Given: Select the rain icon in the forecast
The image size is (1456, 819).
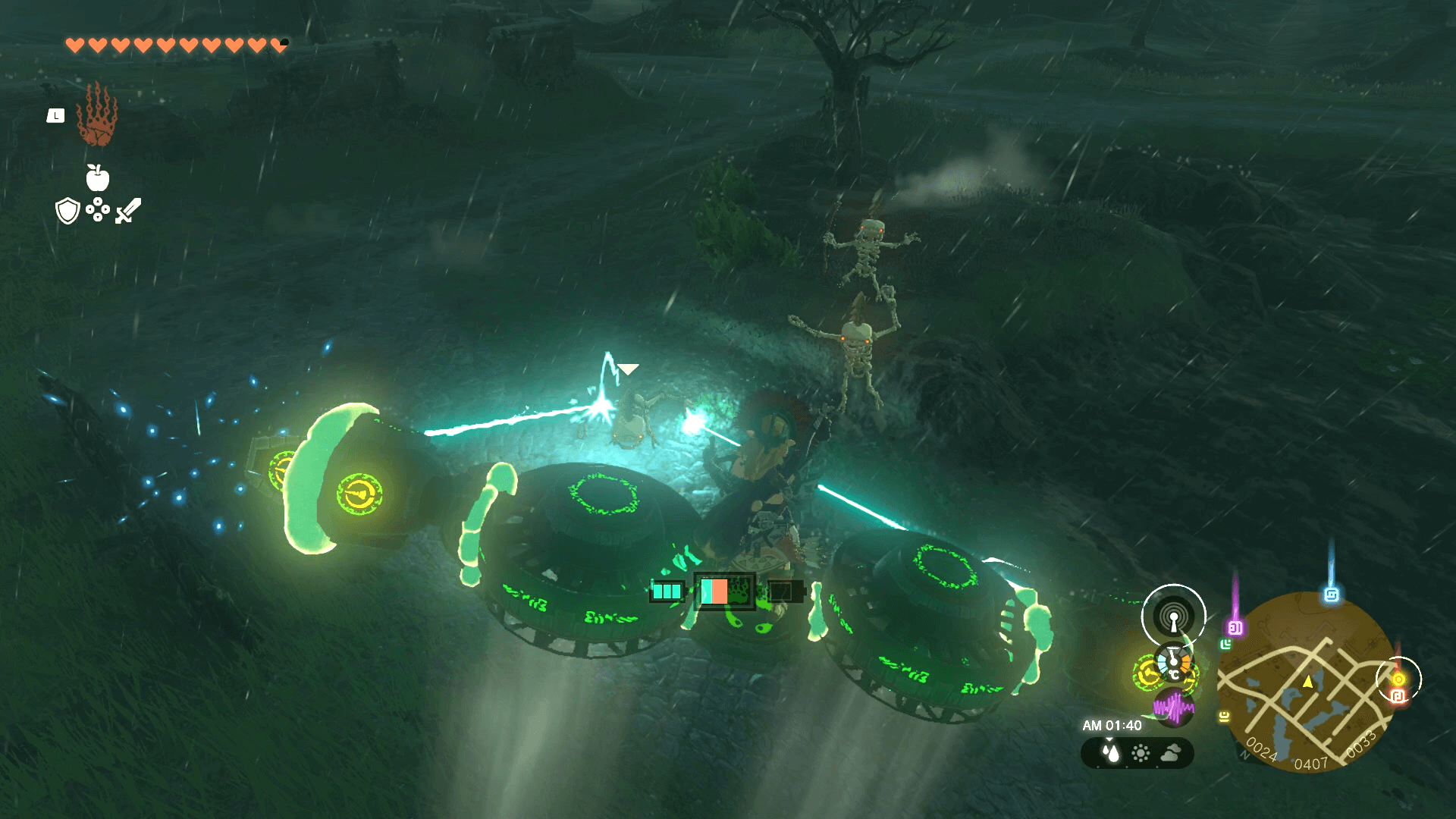Looking at the screenshot, I should click(x=1111, y=753).
